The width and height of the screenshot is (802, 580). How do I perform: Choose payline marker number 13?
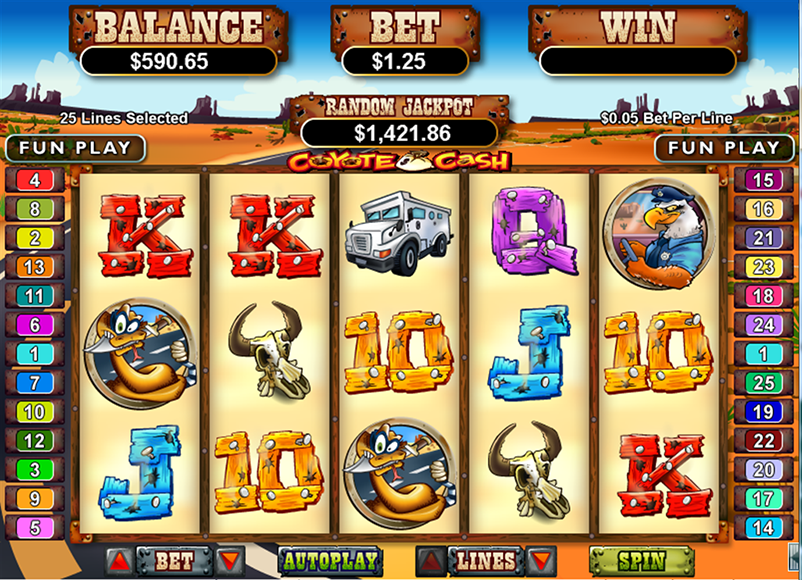[x=35, y=267]
